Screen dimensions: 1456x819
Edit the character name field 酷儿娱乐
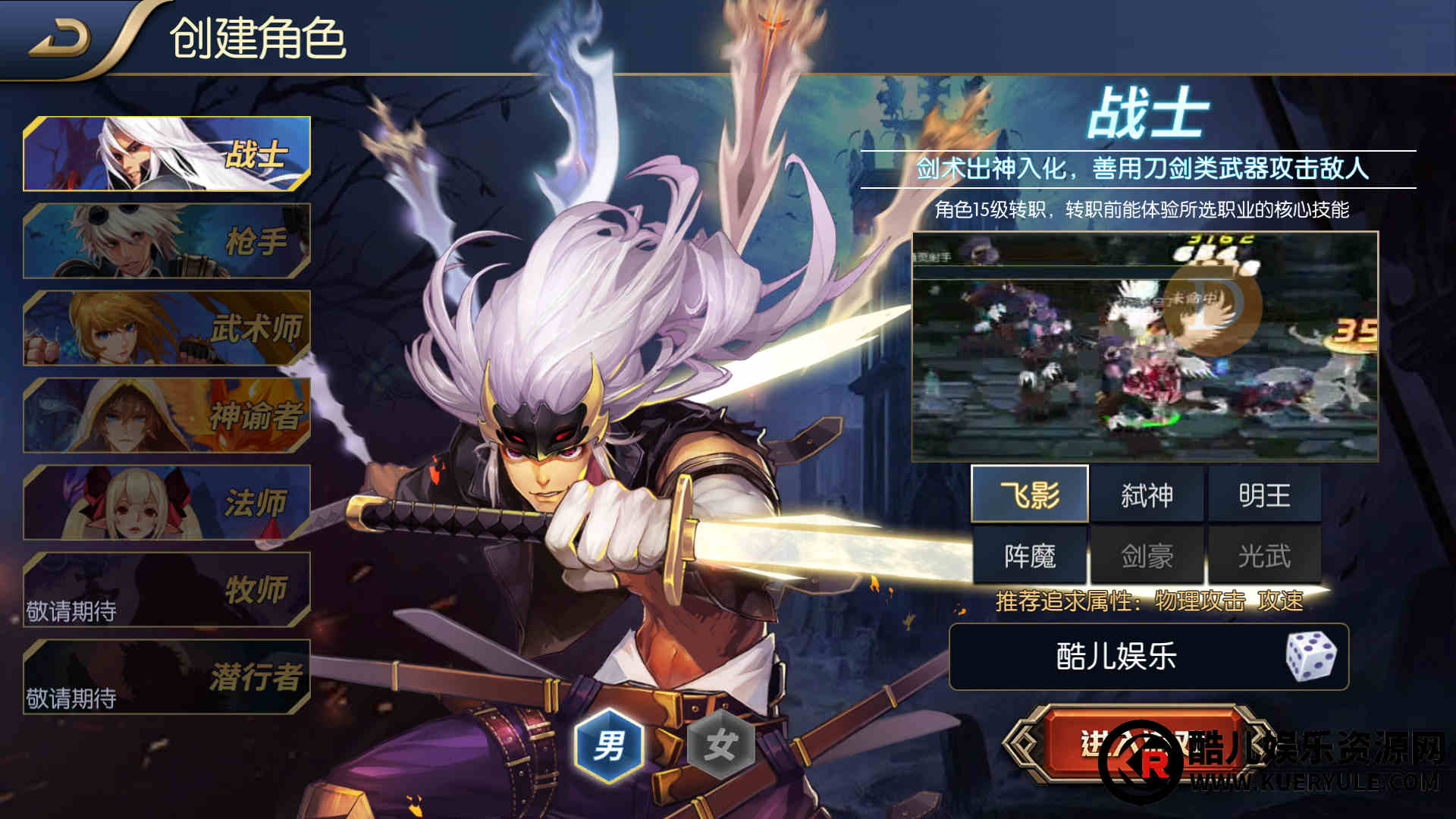1116,657
